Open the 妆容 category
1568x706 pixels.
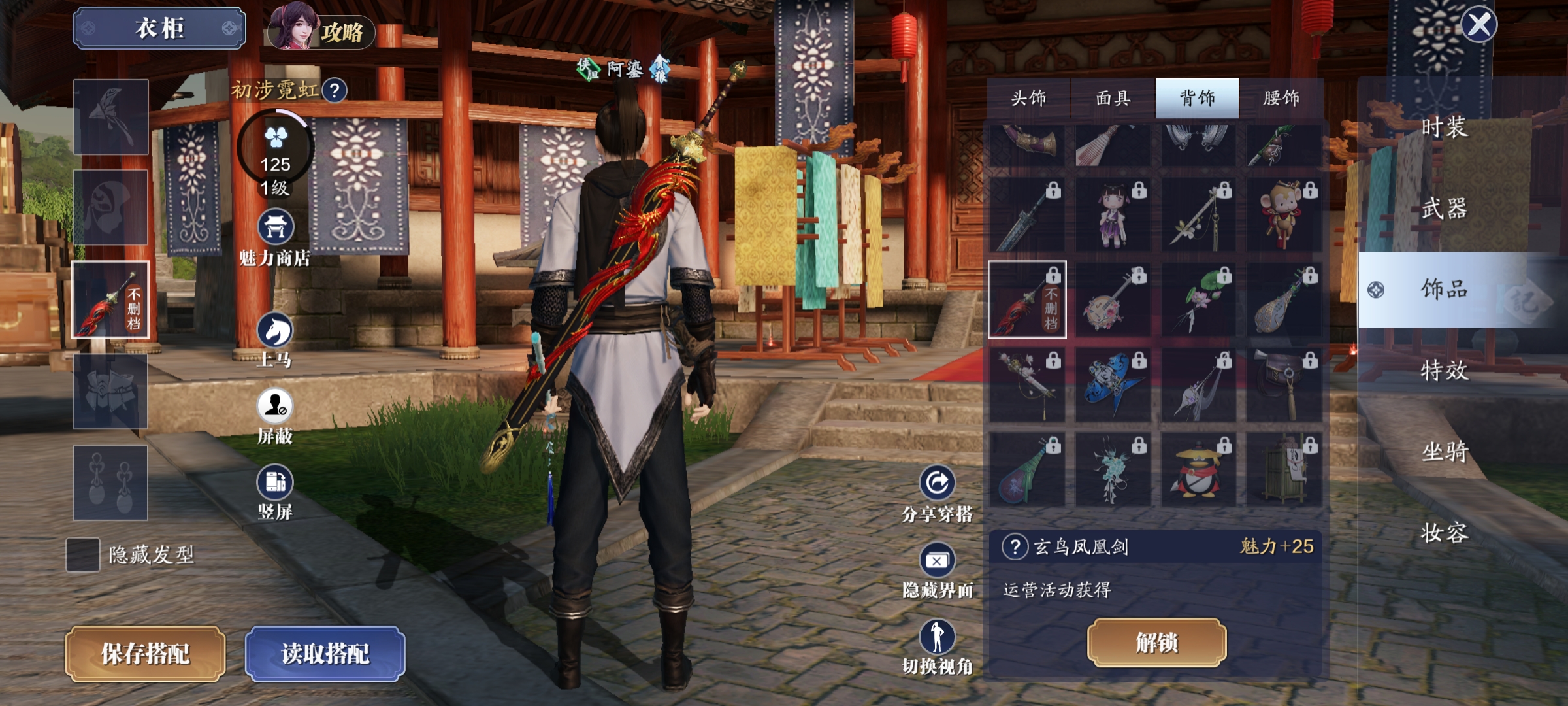(1445, 532)
